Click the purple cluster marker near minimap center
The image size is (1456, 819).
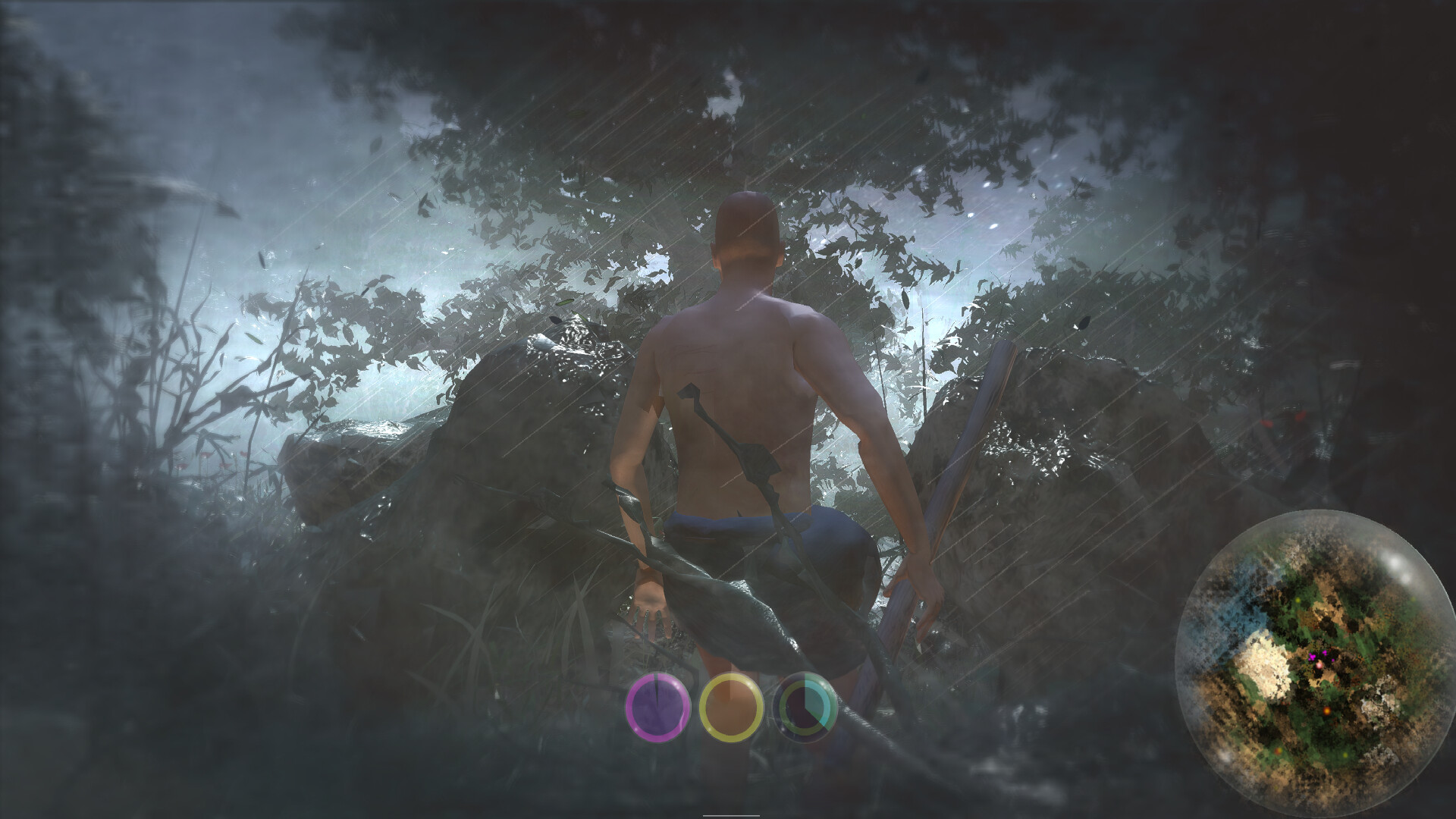(x=1314, y=654)
